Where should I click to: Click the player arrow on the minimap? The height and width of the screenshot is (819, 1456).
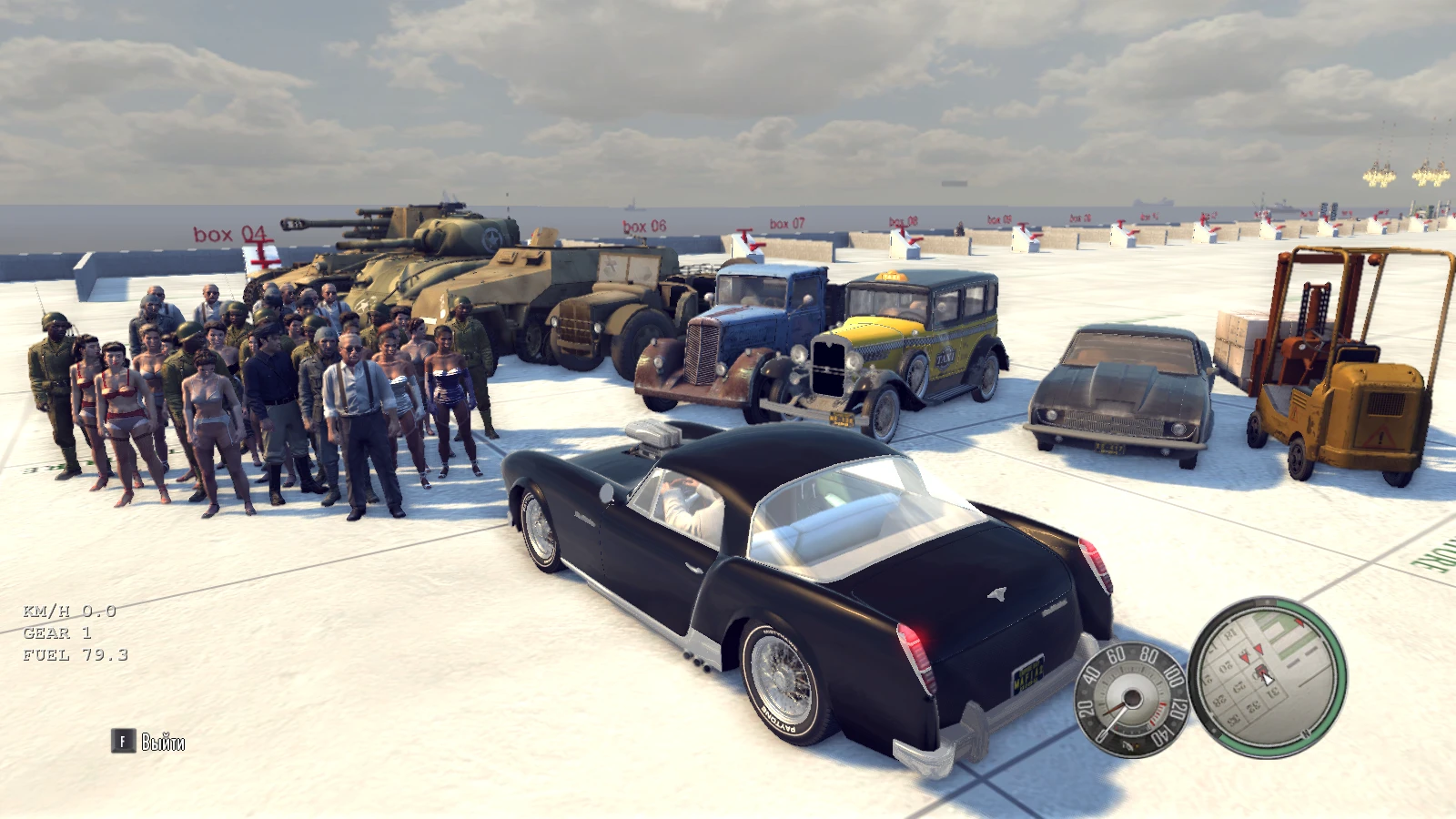(x=1268, y=679)
